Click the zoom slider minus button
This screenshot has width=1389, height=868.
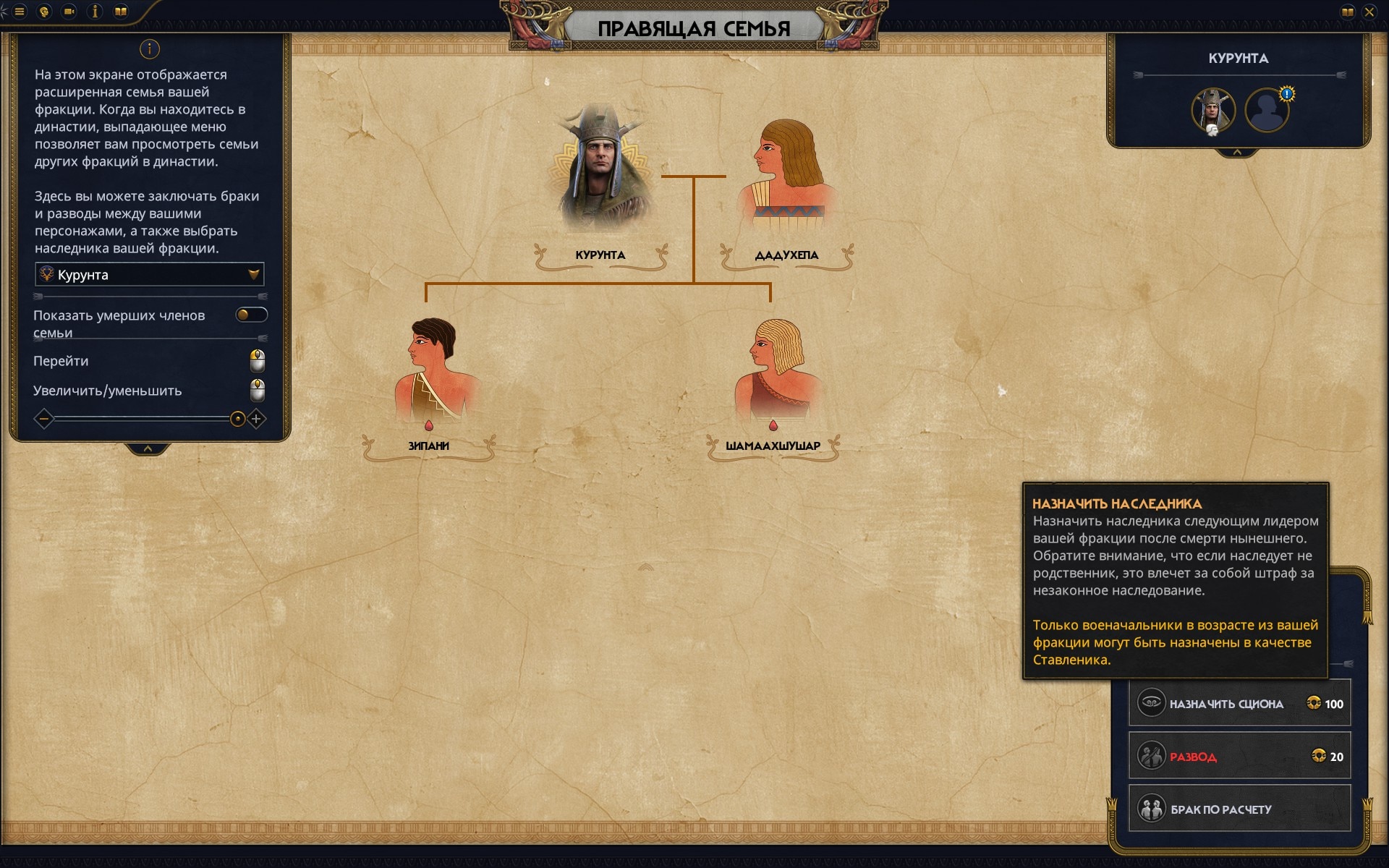coord(44,419)
